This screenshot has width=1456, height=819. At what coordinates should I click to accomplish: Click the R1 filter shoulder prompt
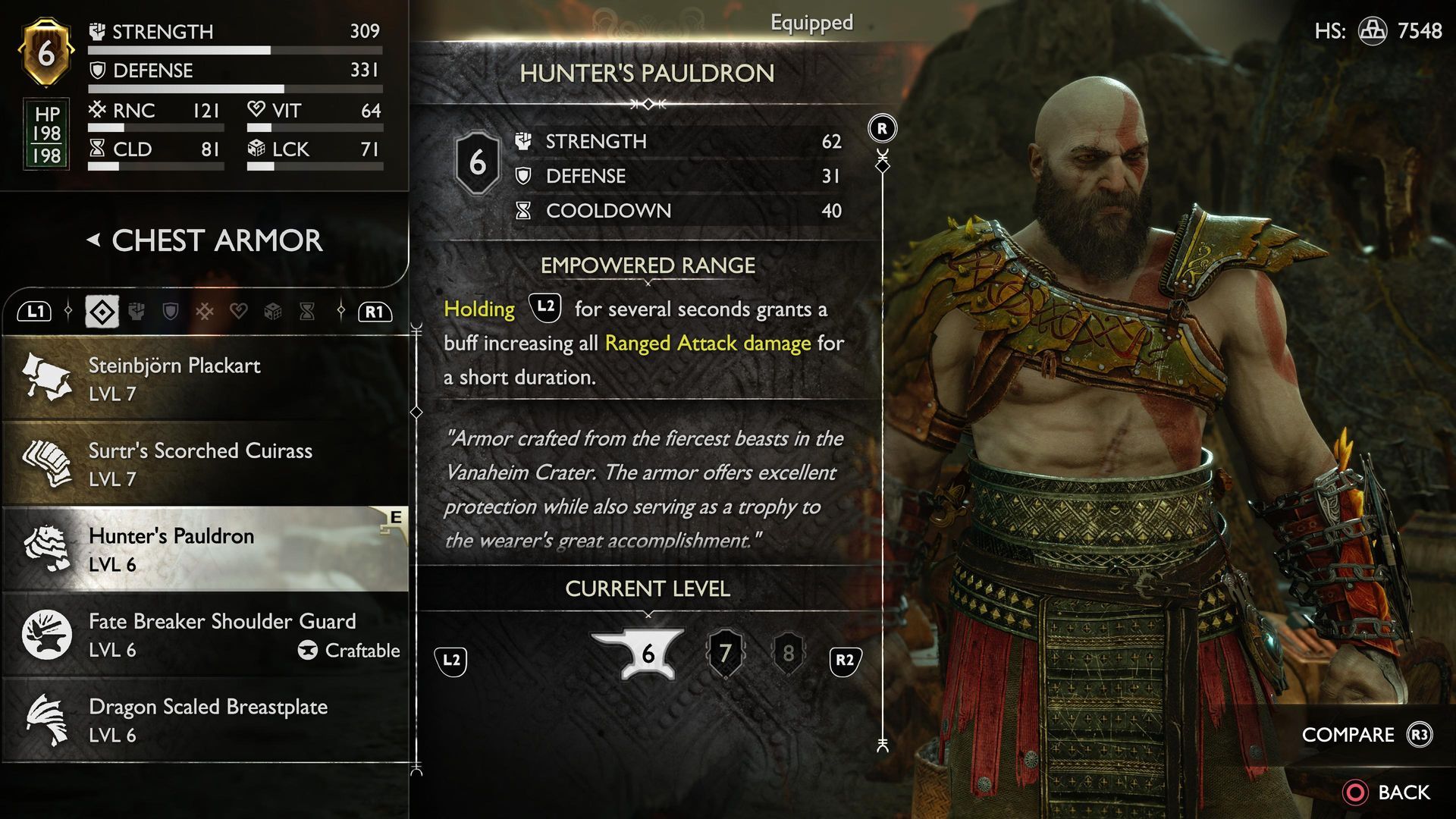pos(374,311)
